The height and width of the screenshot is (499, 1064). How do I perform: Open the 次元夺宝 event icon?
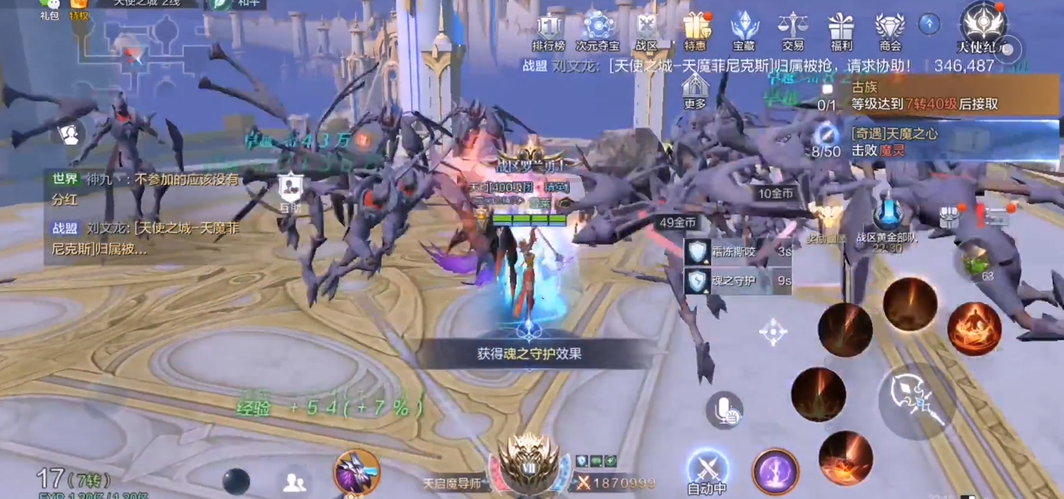click(x=598, y=30)
